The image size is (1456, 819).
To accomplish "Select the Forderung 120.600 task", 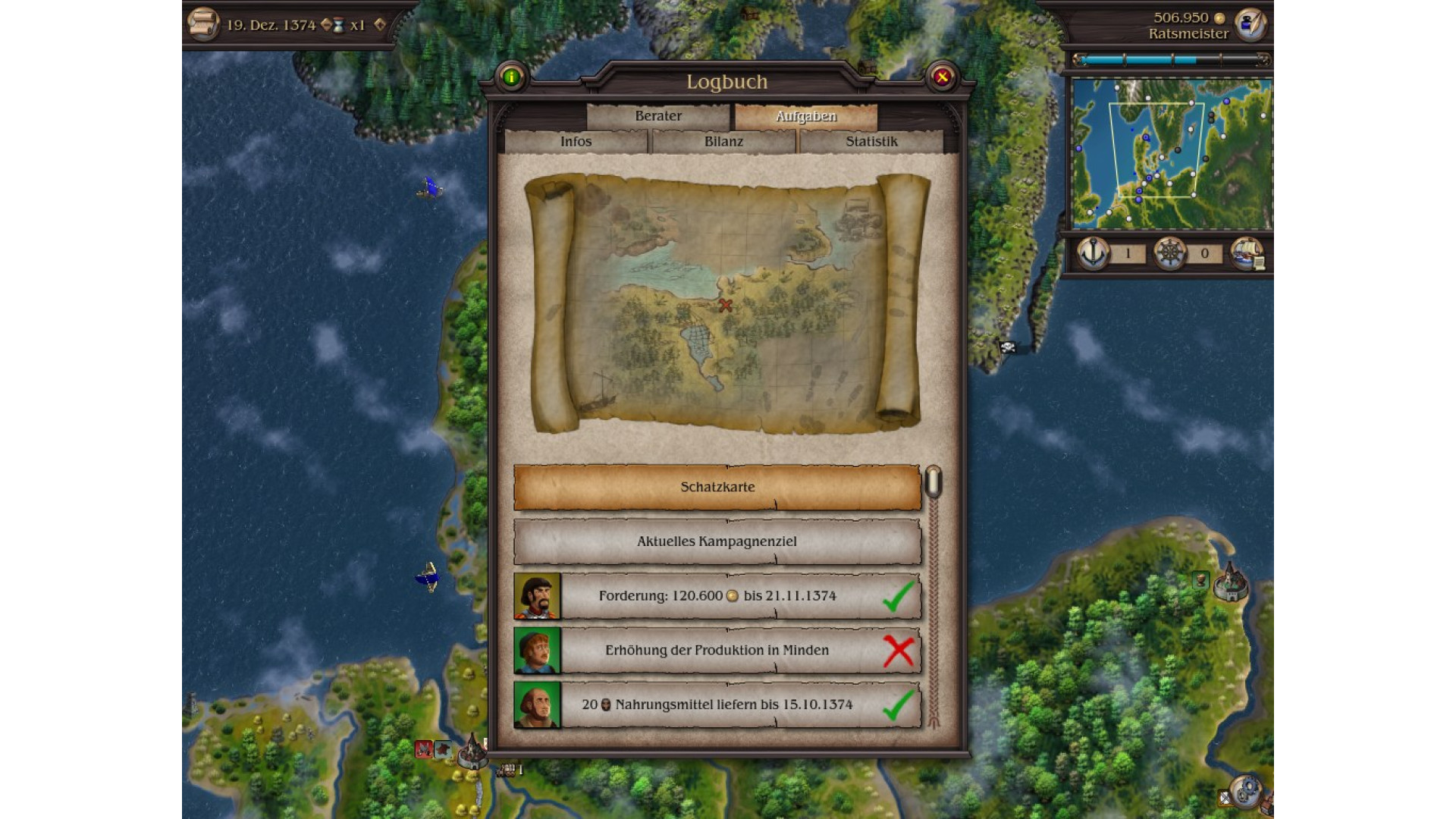I will click(717, 596).
